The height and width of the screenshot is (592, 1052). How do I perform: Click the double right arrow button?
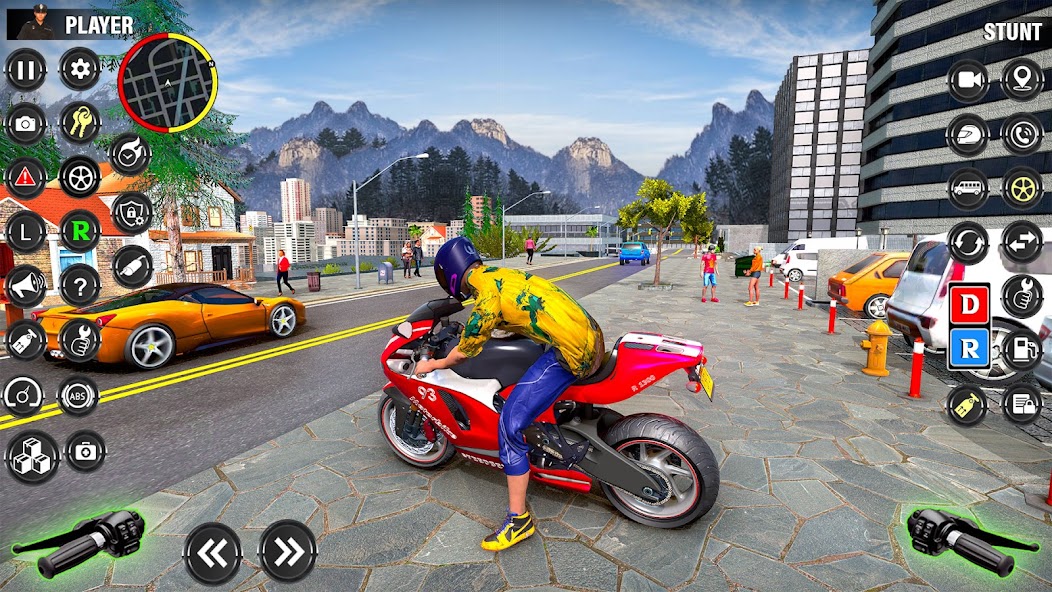click(288, 551)
